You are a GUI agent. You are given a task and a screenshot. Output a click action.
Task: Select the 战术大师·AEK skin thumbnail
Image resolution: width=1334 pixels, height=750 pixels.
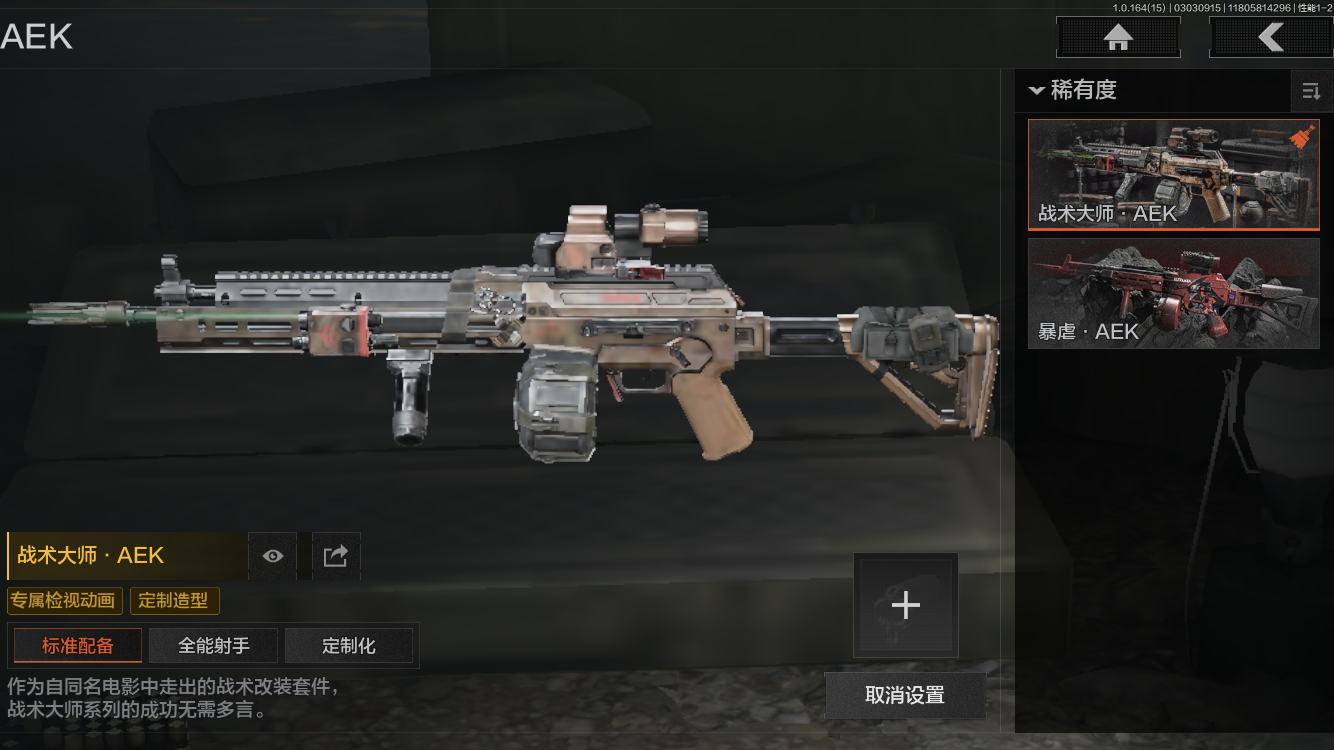click(x=1173, y=175)
